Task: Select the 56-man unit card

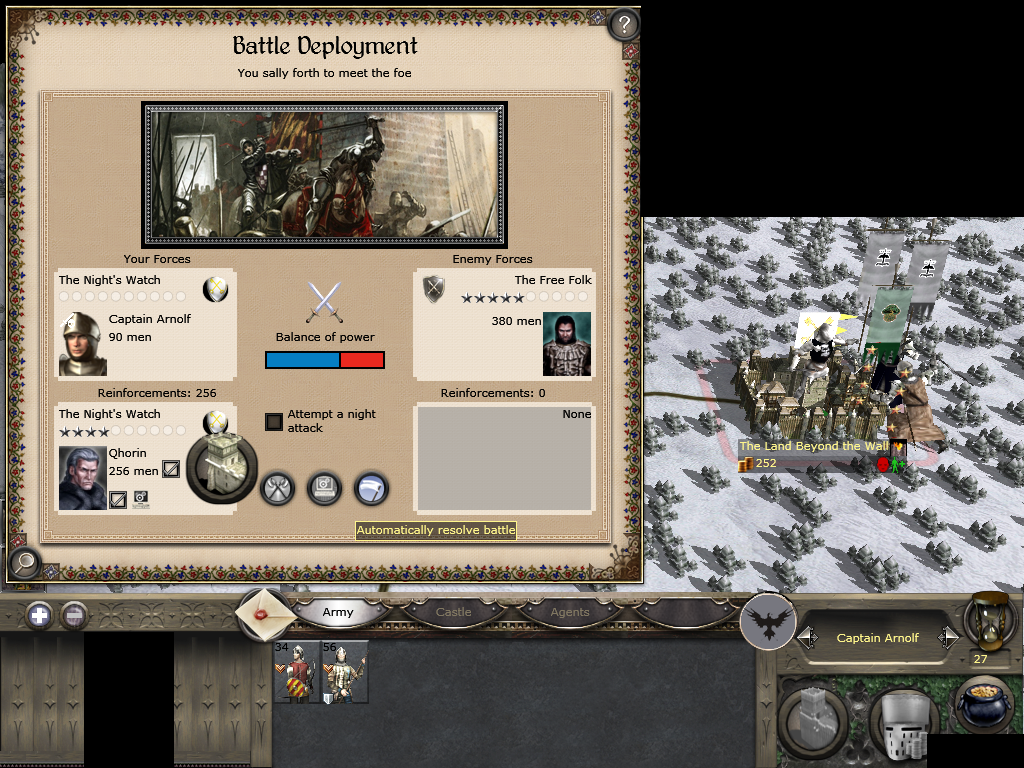Action: point(344,672)
